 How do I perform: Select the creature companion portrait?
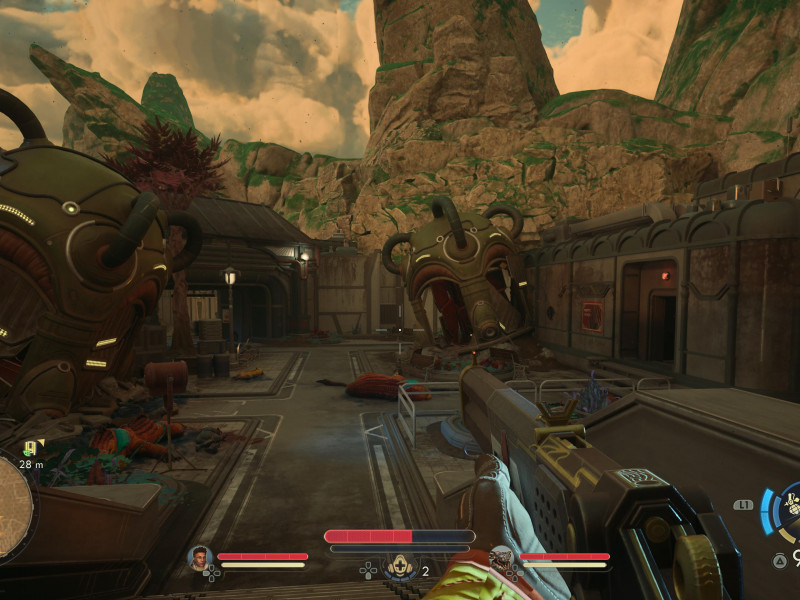pos(501,558)
